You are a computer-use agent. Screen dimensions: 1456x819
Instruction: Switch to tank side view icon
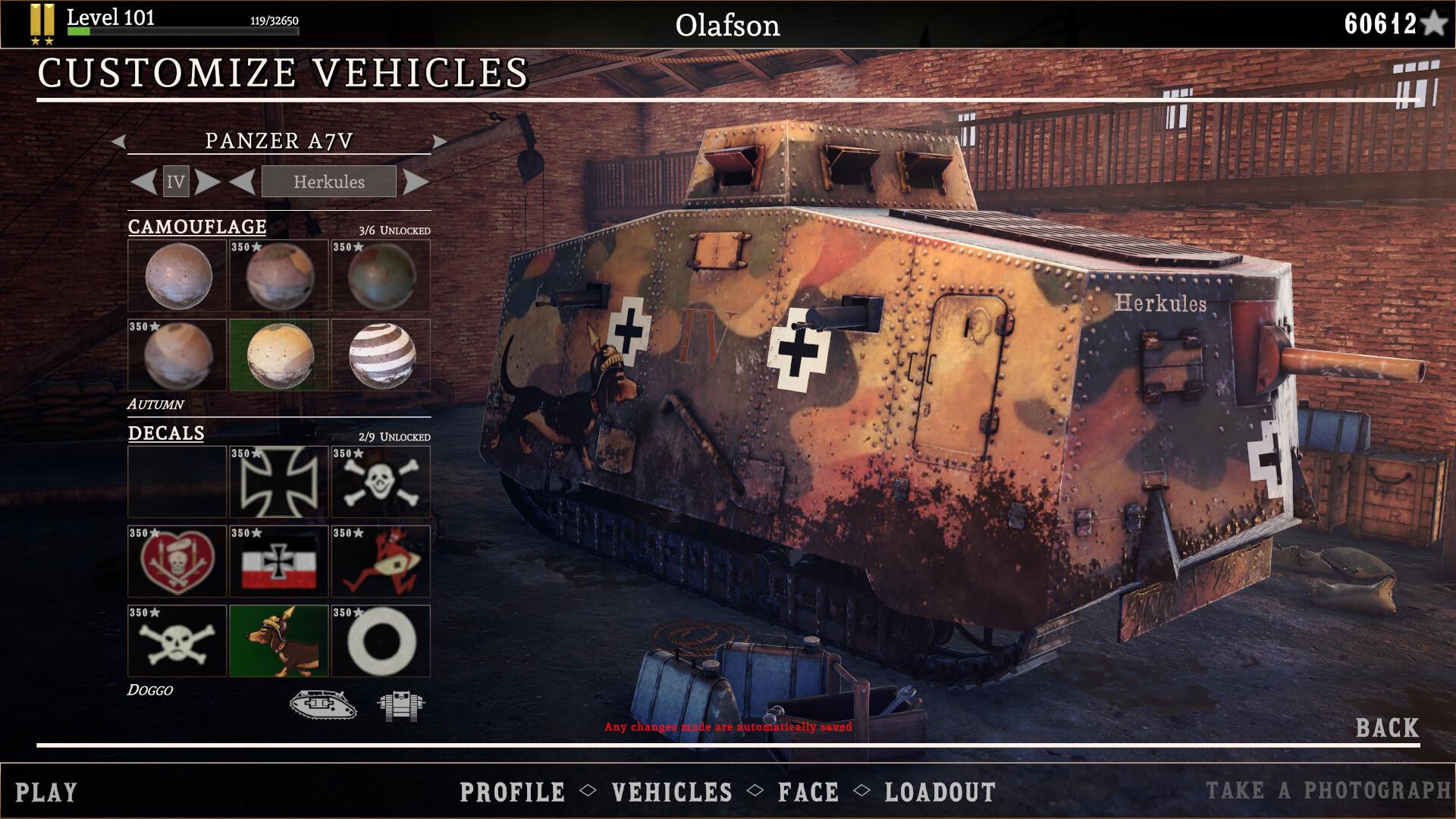[x=323, y=704]
